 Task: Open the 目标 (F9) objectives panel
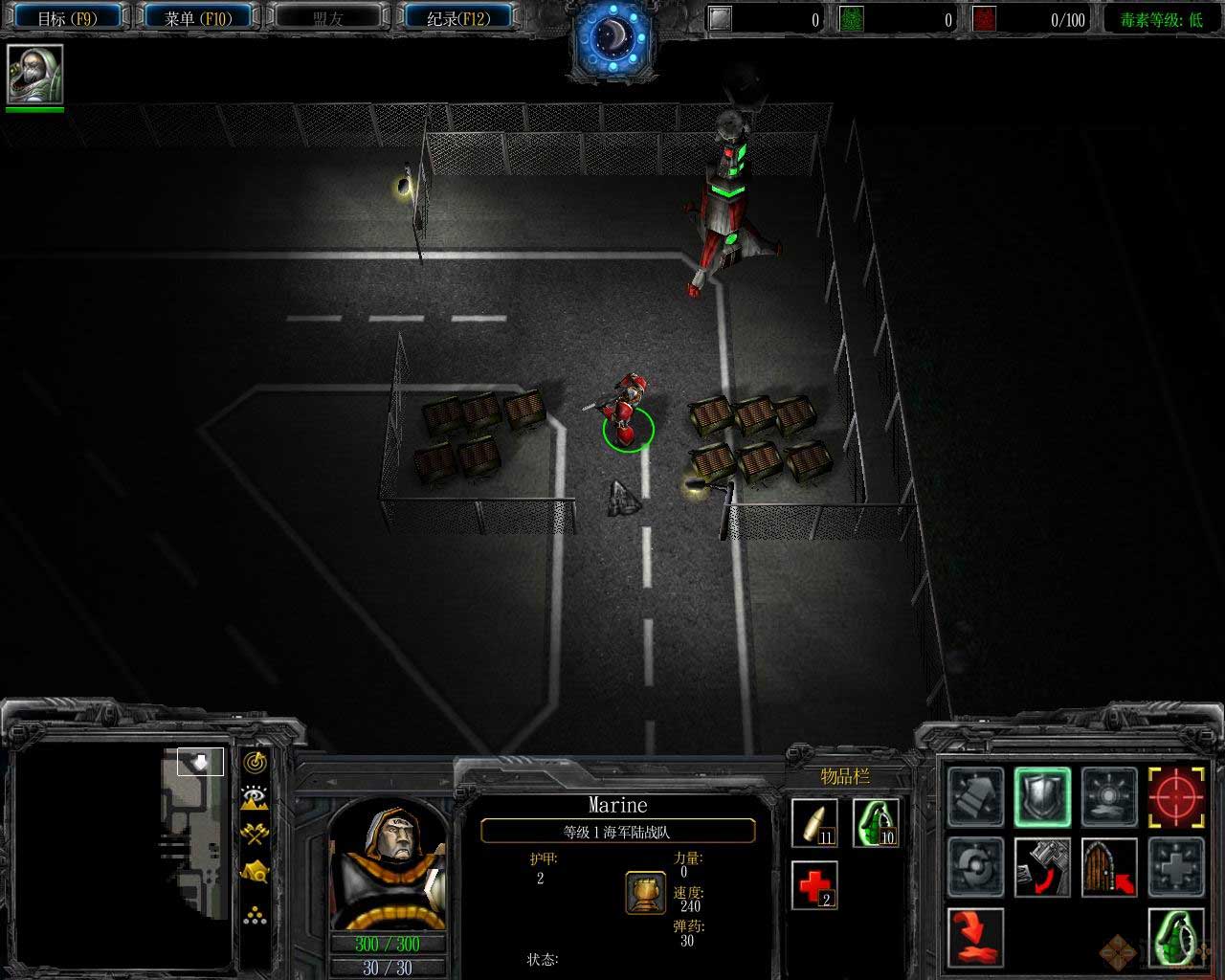(x=67, y=17)
